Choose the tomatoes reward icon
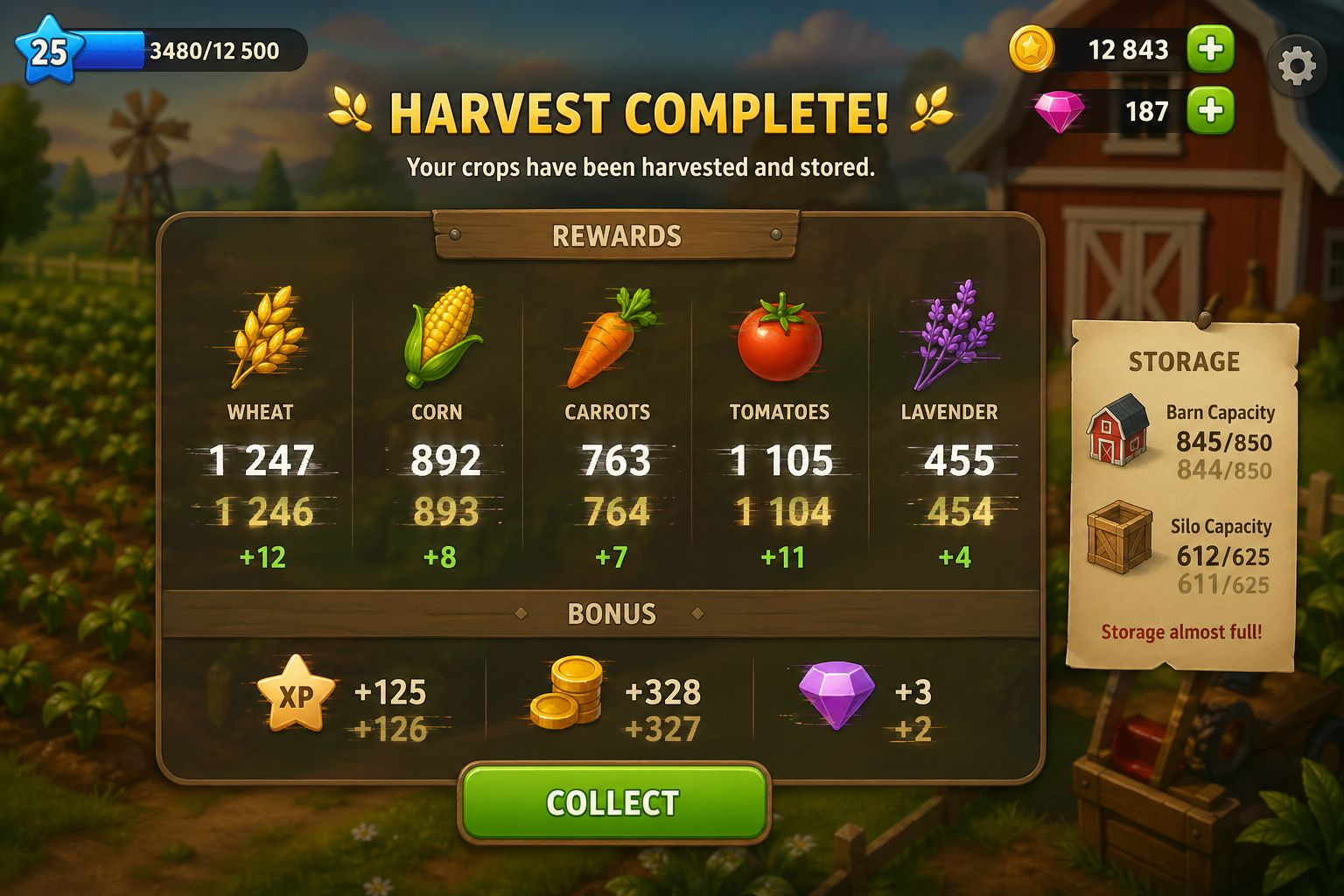 (779, 339)
